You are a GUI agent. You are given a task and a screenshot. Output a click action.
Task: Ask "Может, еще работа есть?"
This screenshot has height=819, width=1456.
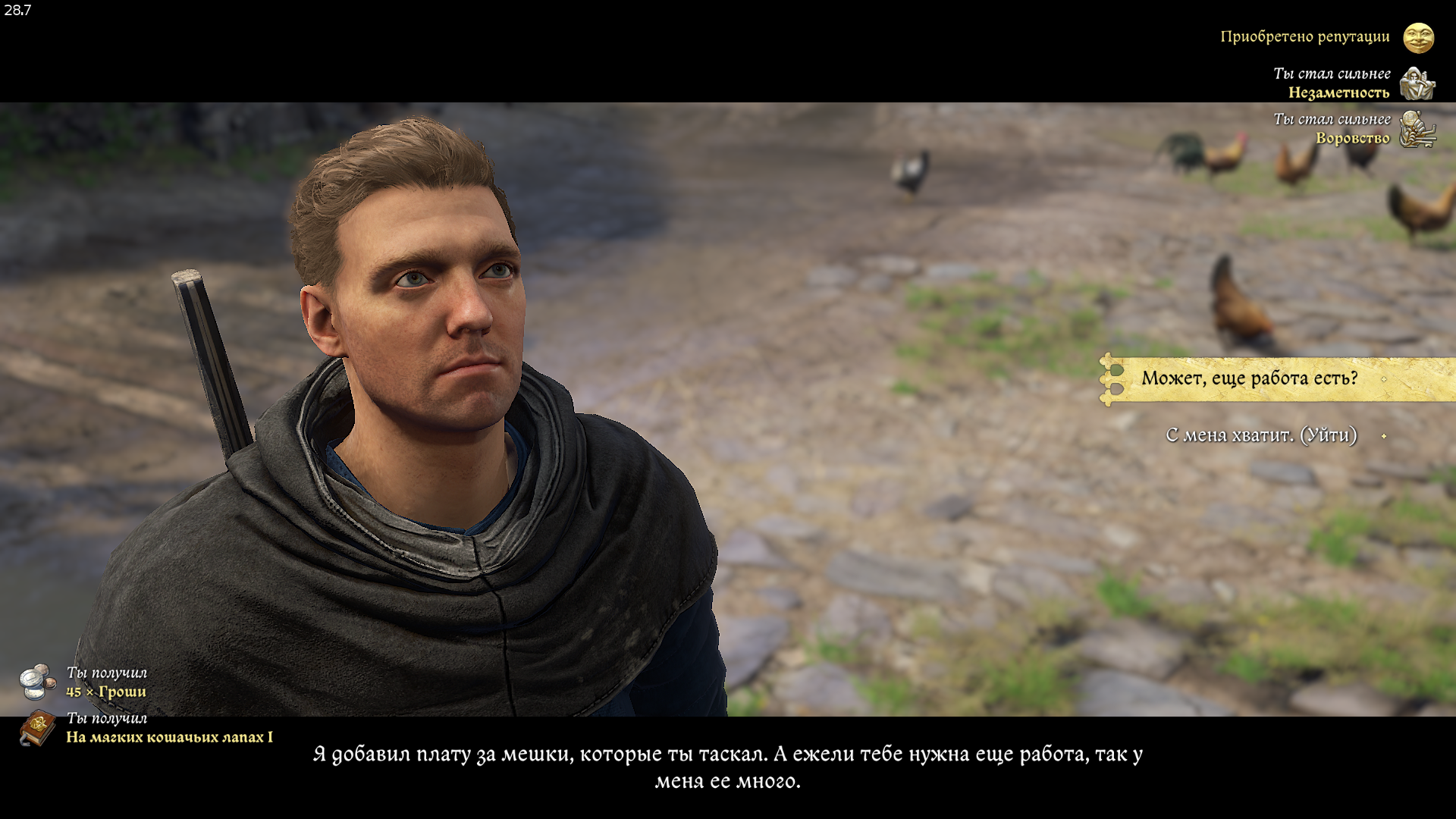point(1249,378)
